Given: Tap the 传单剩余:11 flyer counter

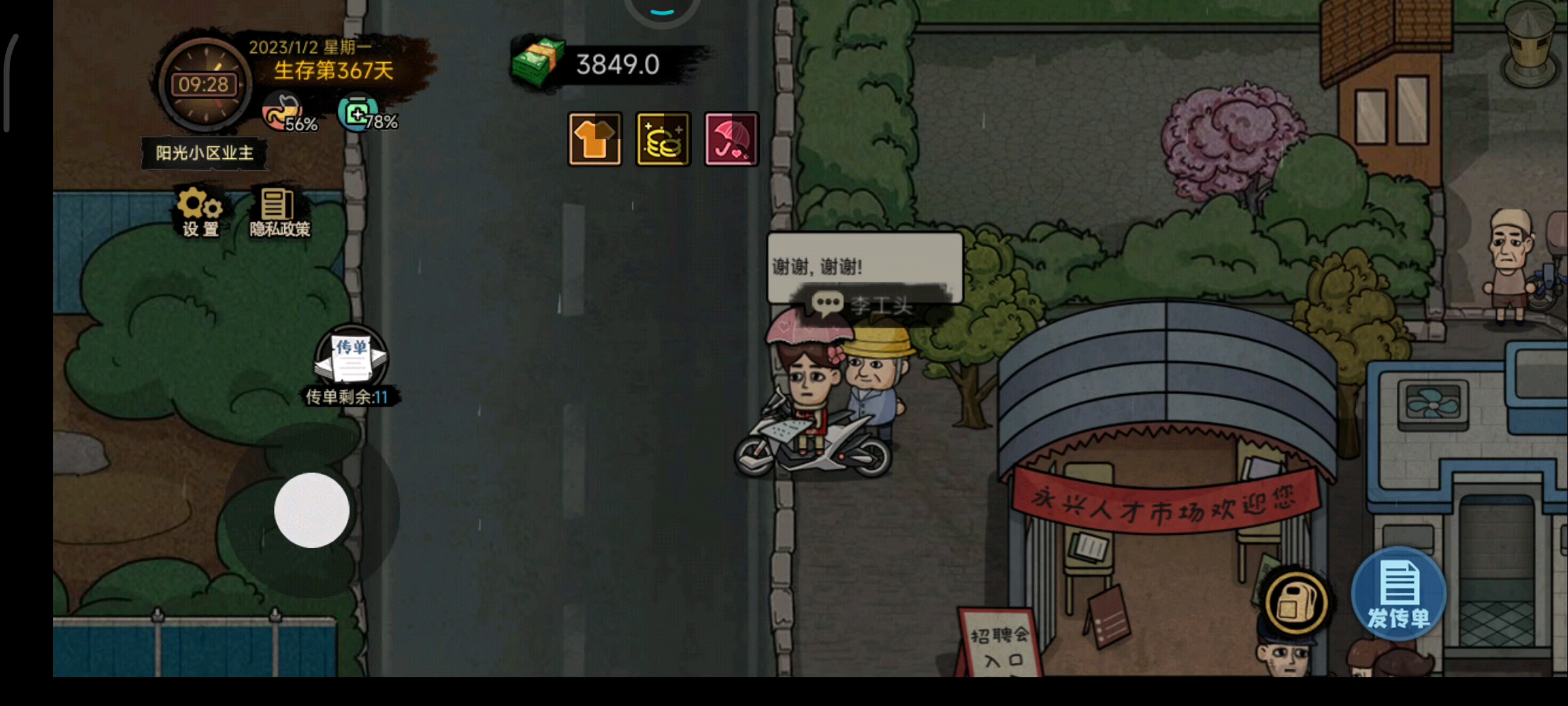Looking at the screenshot, I should pos(347,396).
